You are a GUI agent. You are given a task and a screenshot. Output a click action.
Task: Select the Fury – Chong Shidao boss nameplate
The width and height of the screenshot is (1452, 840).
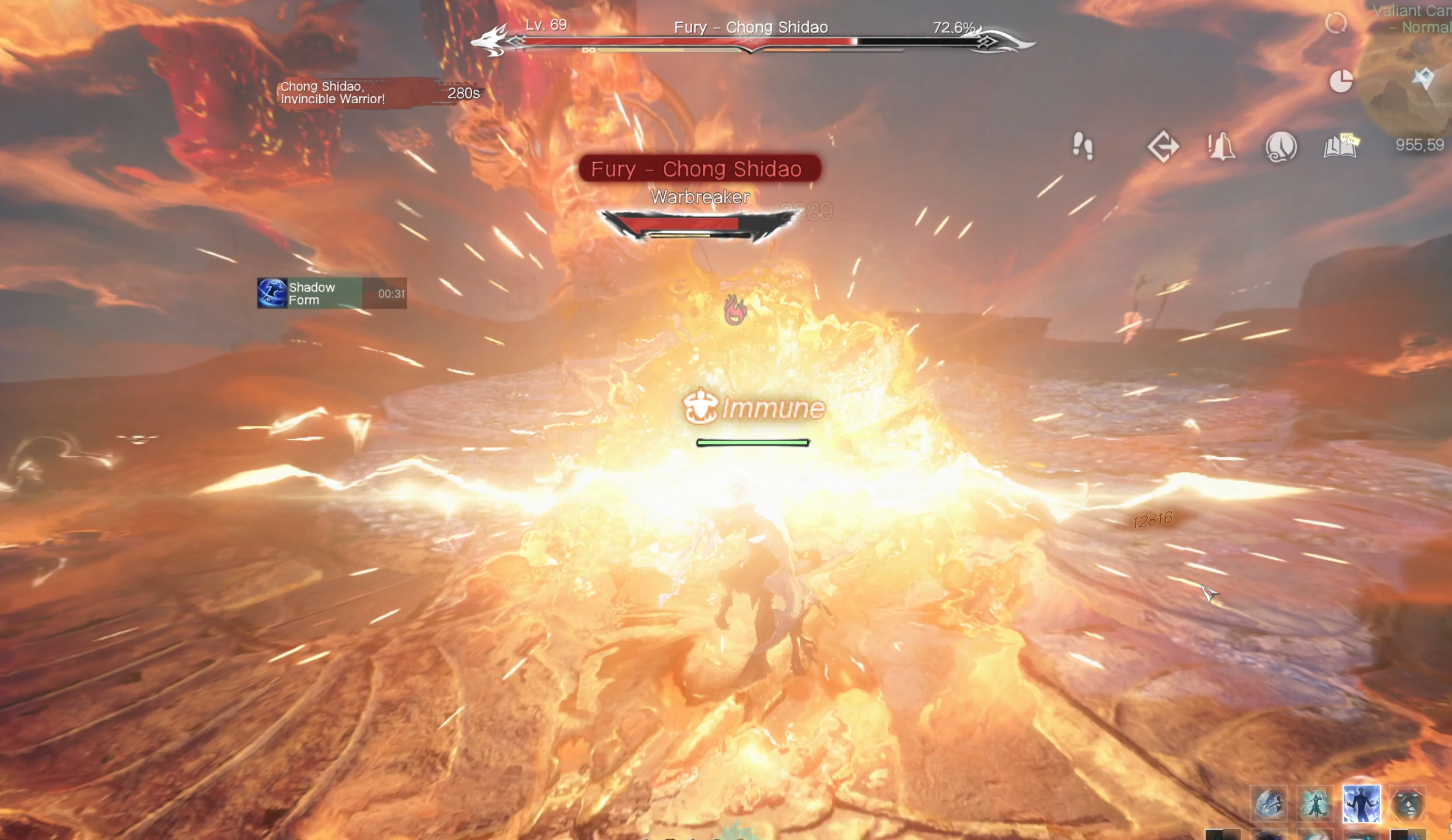[700, 169]
